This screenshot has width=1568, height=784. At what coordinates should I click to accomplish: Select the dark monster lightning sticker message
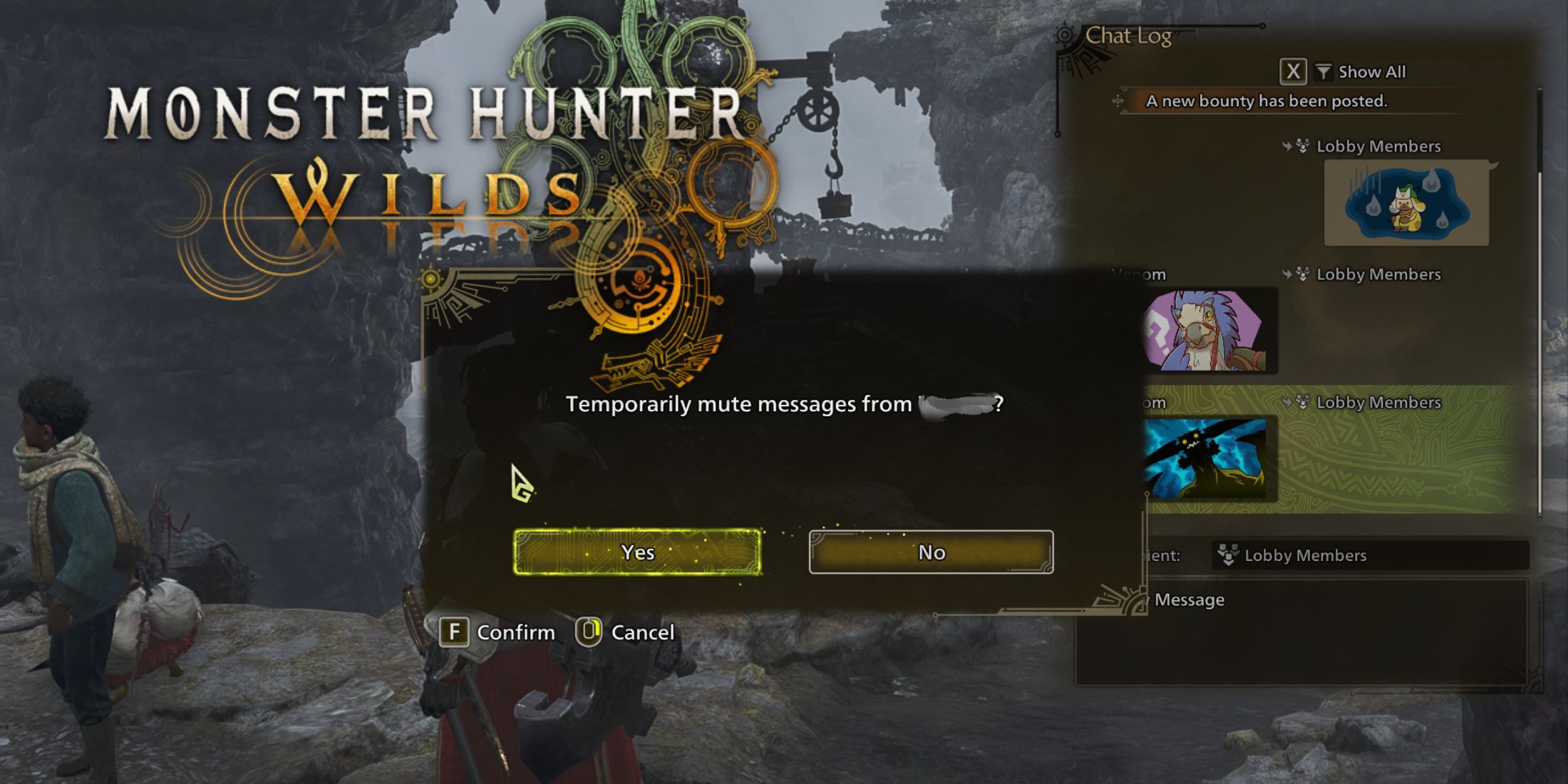pyautogui.click(x=1205, y=458)
